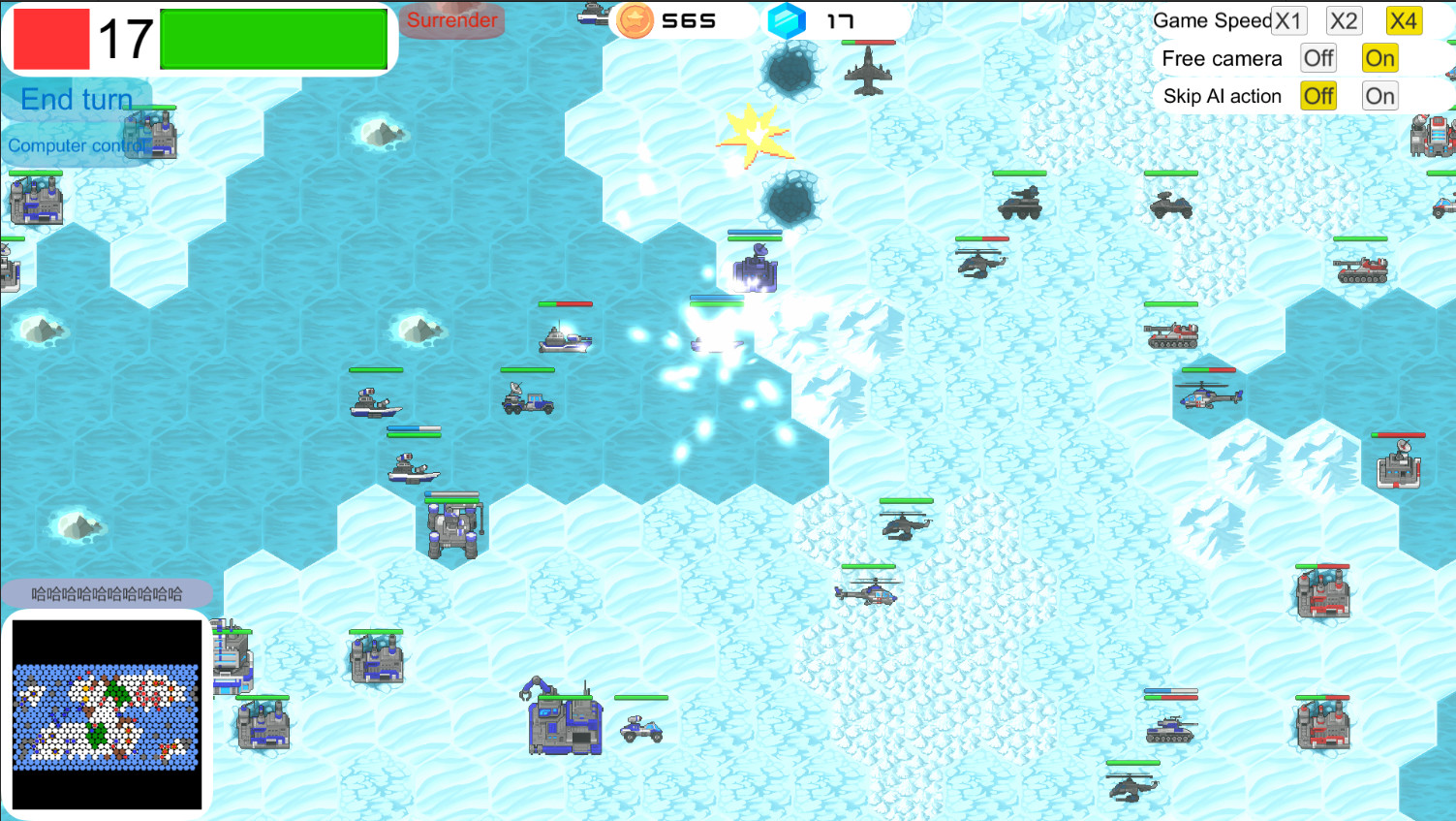Click the Surrender button
1456x821 pixels.
pyautogui.click(x=451, y=19)
